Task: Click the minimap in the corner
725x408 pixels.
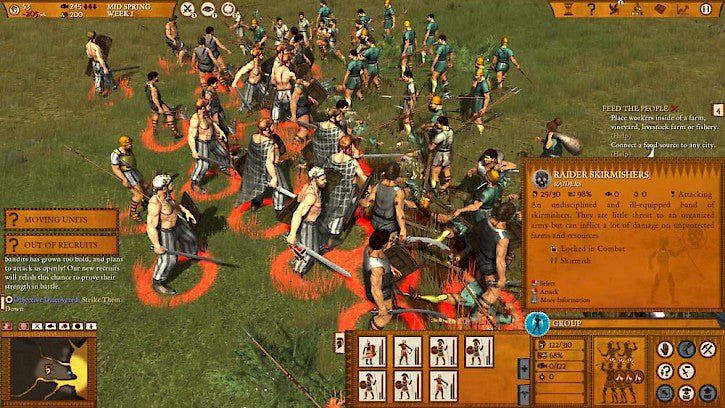Action: [x=47, y=369]
